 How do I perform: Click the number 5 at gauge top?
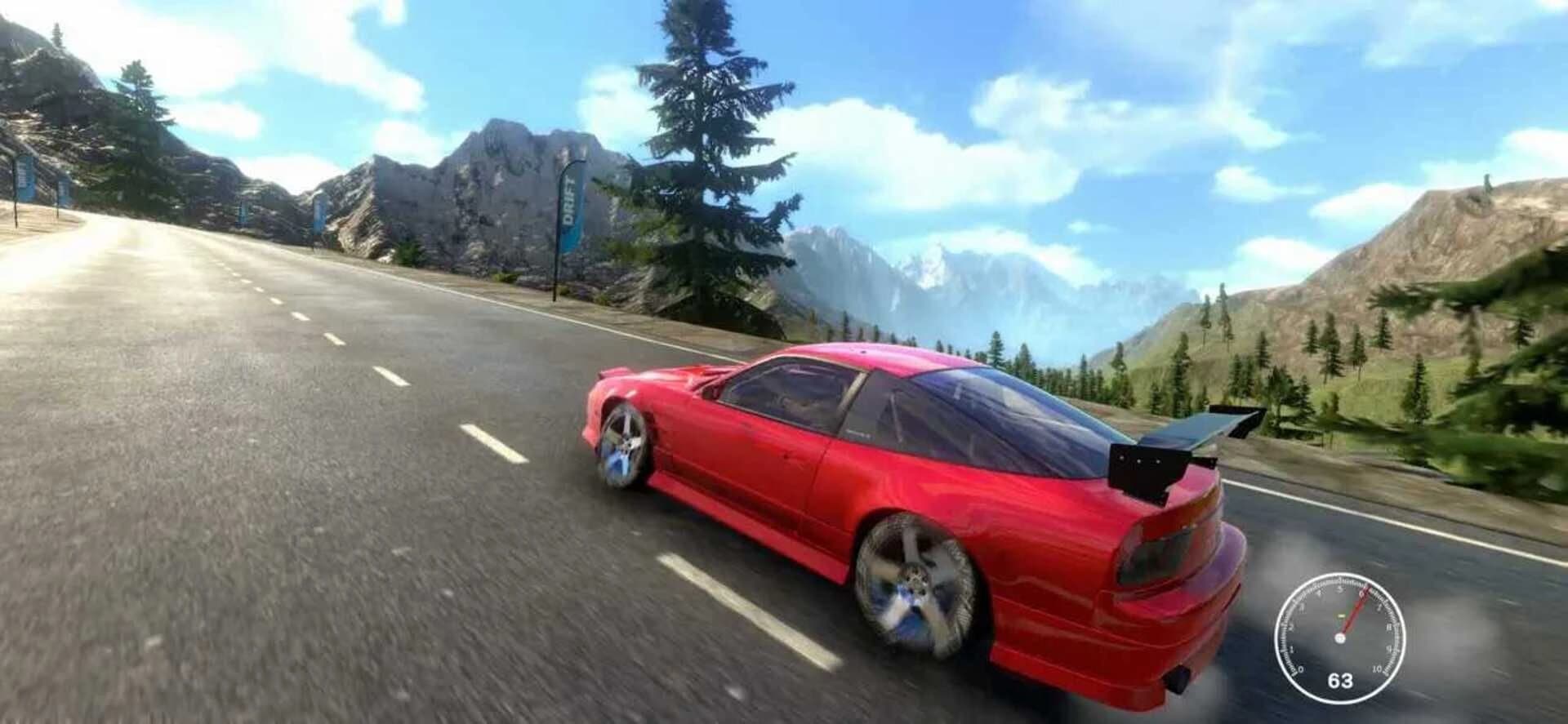pyautogui.click(x=1339, y=589)
